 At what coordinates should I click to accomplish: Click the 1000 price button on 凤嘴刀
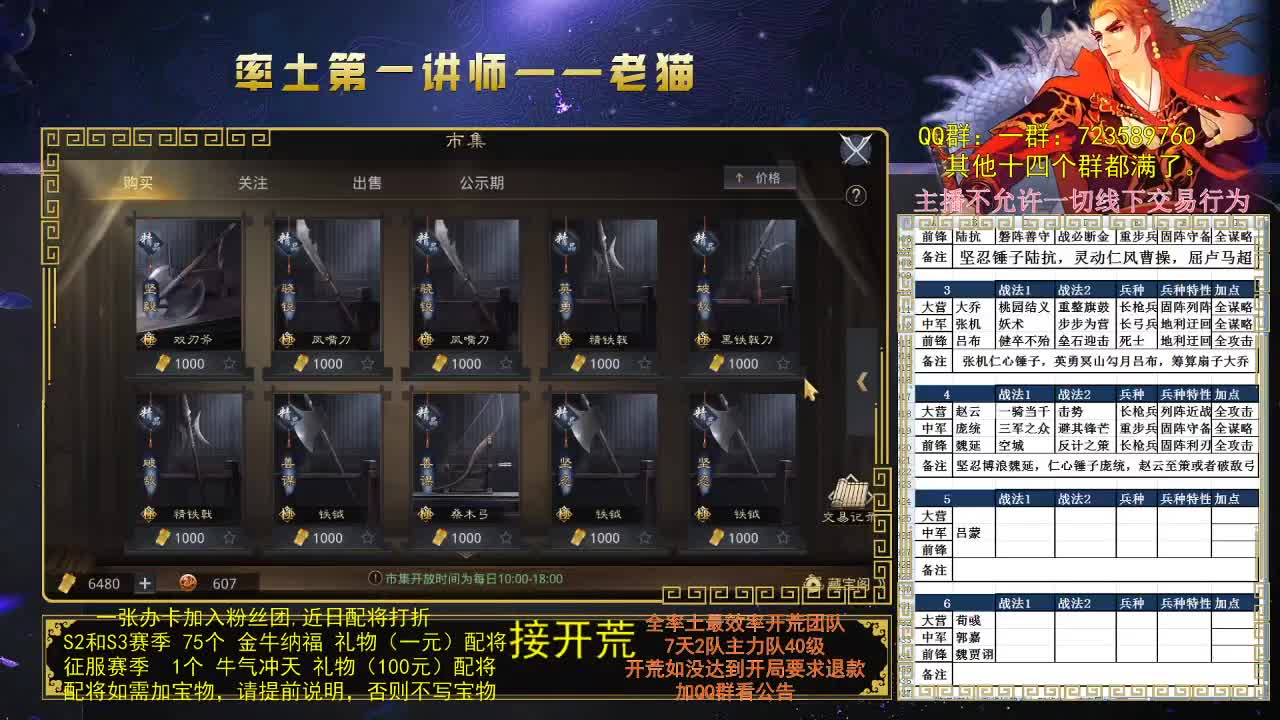pyautogui.click(x=325, y=363)
